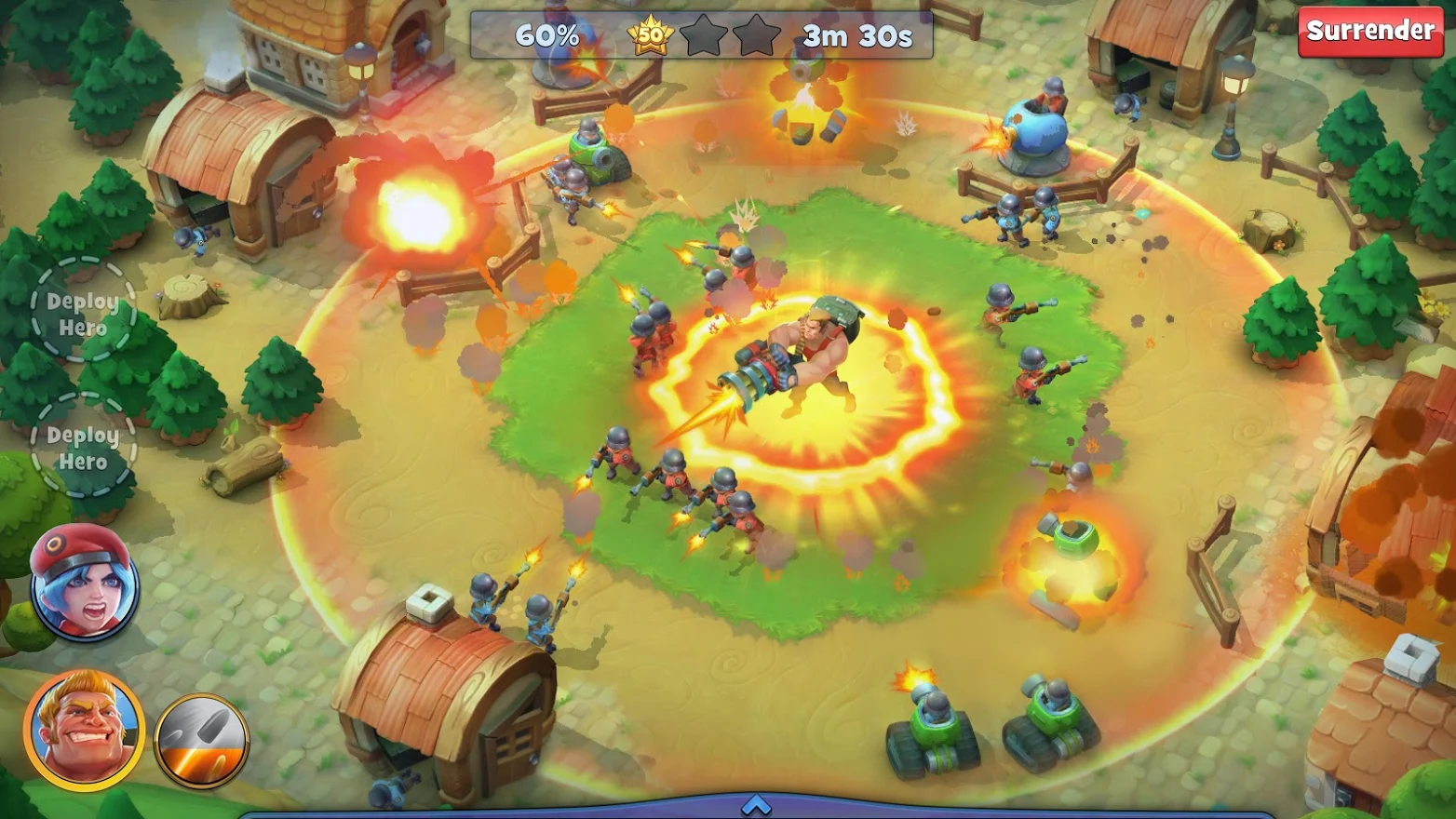The width and height of the screenshot is (1456, 819).
Task: Tap the upper Deploy Hero circle
Action: point(82,315)
